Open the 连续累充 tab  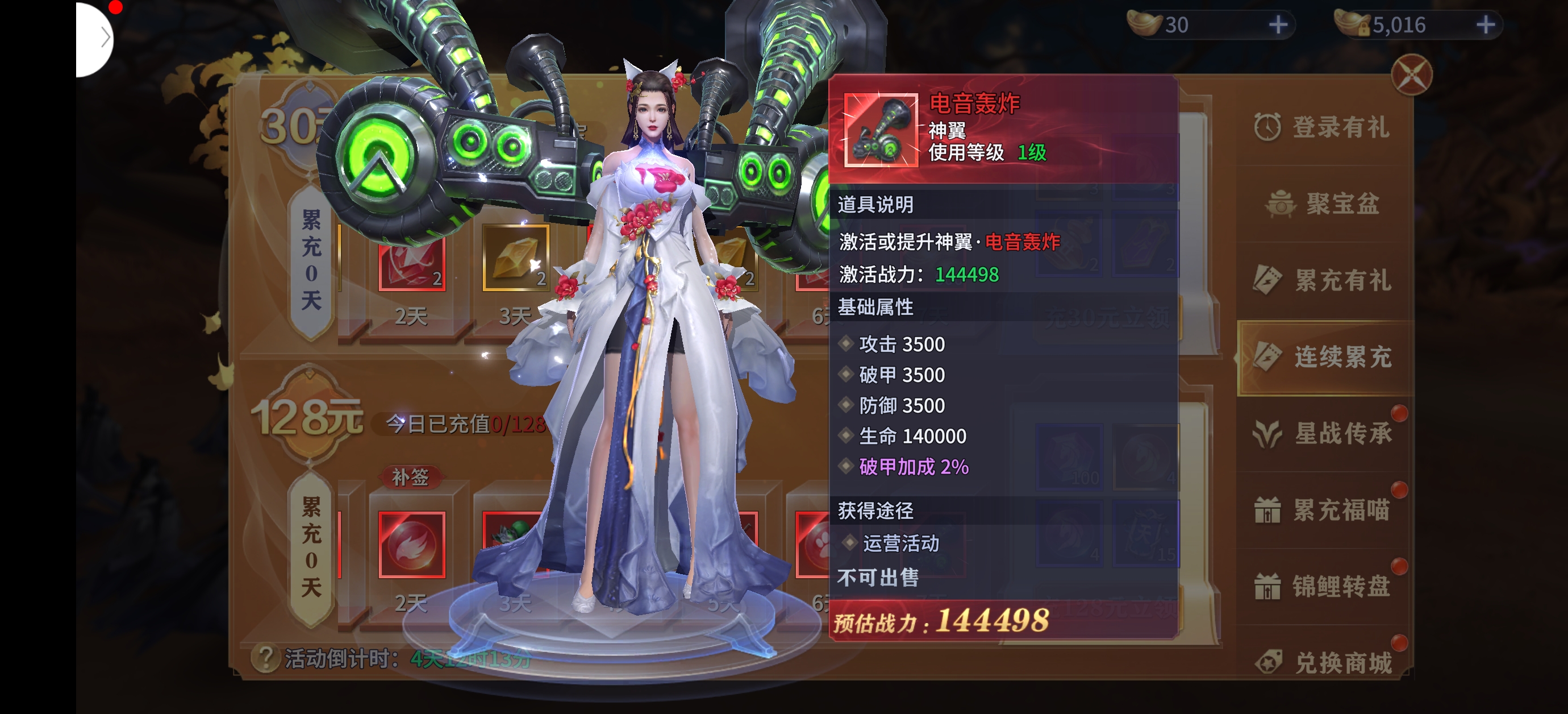(x=1323, y=357)
